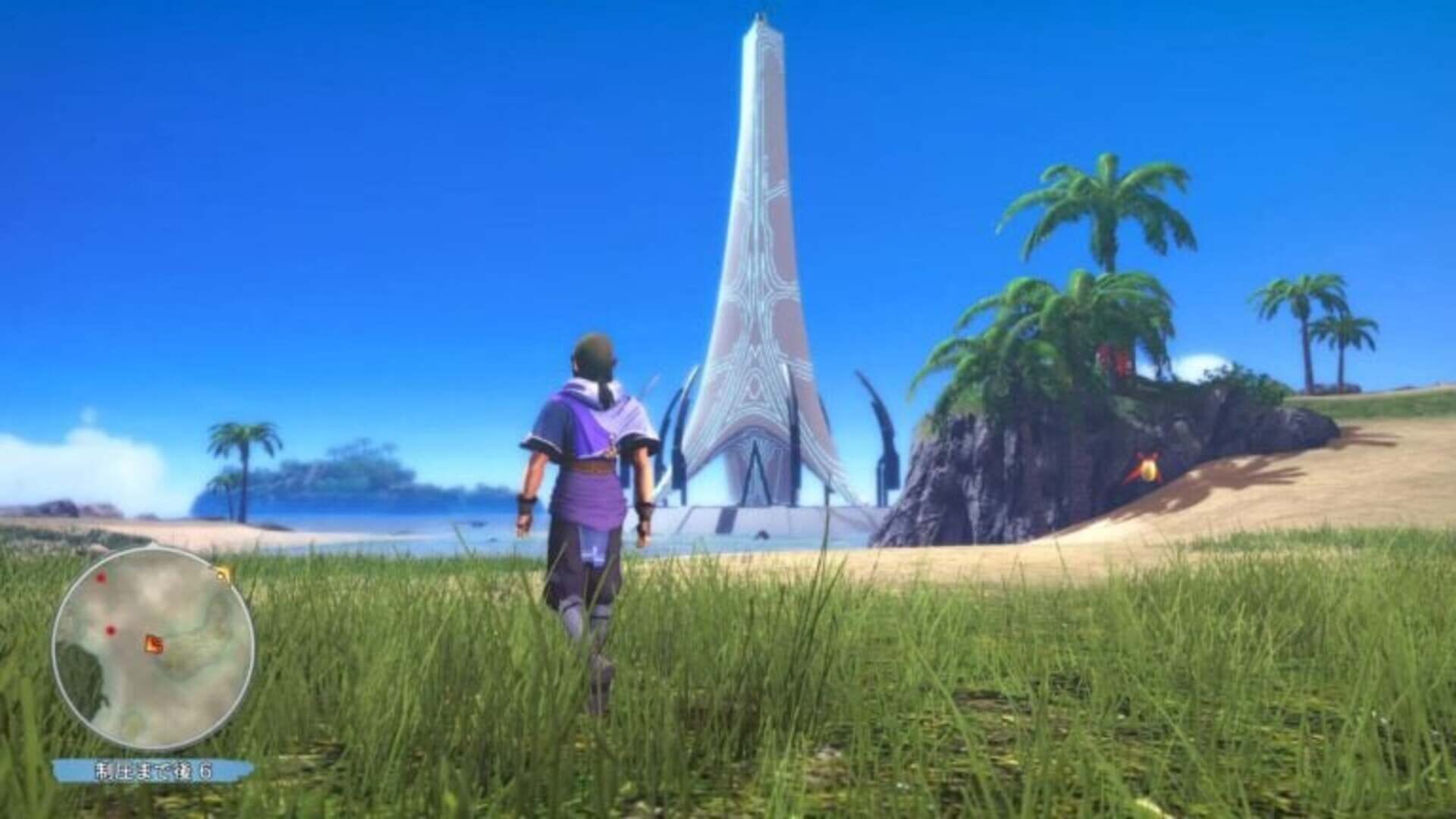Click the lower red enemy dot on the minimap
The width and height of the screenshot is (1456, 819).
click(x=110, y=630)
